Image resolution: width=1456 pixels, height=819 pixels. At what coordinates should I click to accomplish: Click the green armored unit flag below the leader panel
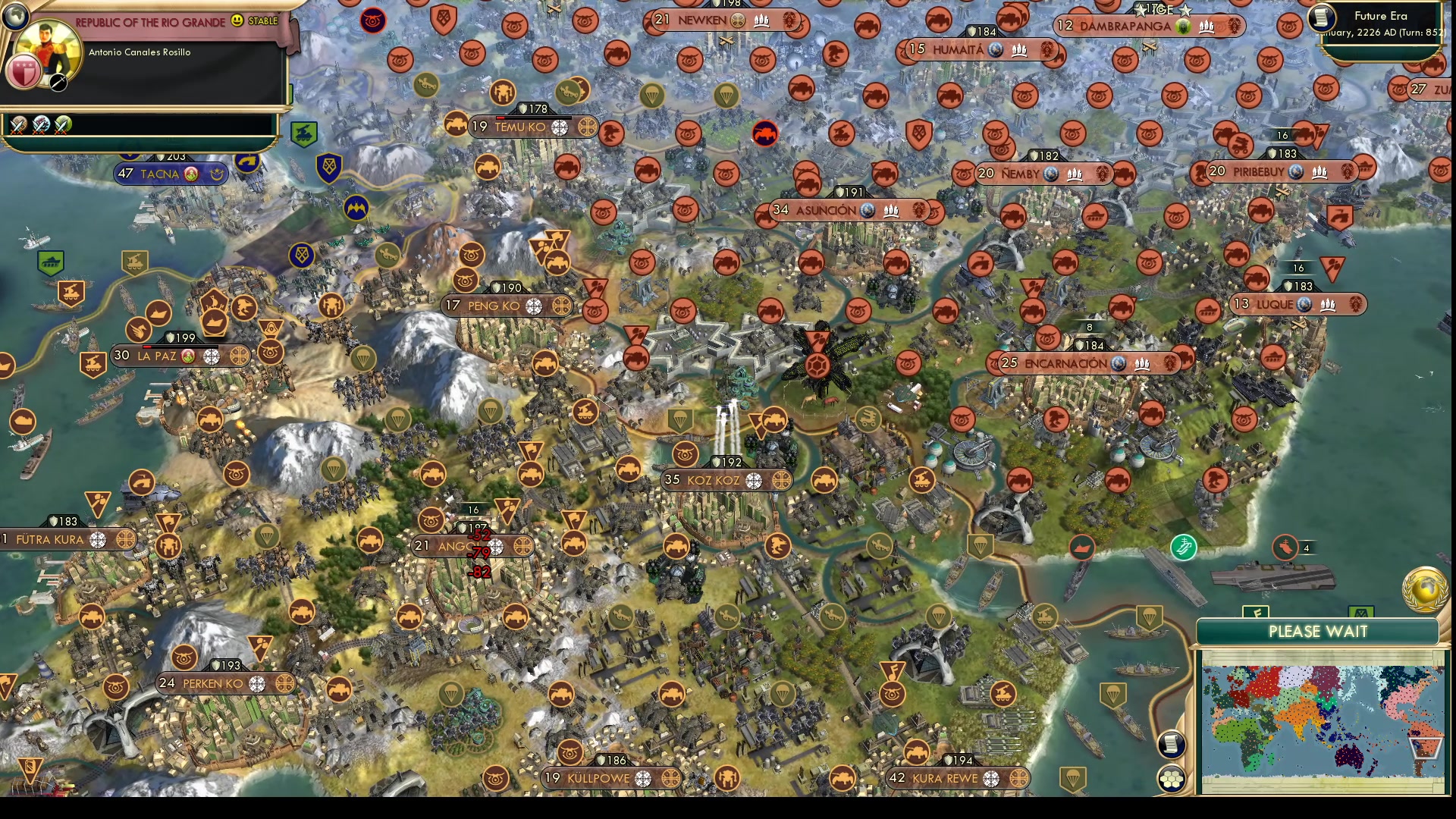(304, 132)
